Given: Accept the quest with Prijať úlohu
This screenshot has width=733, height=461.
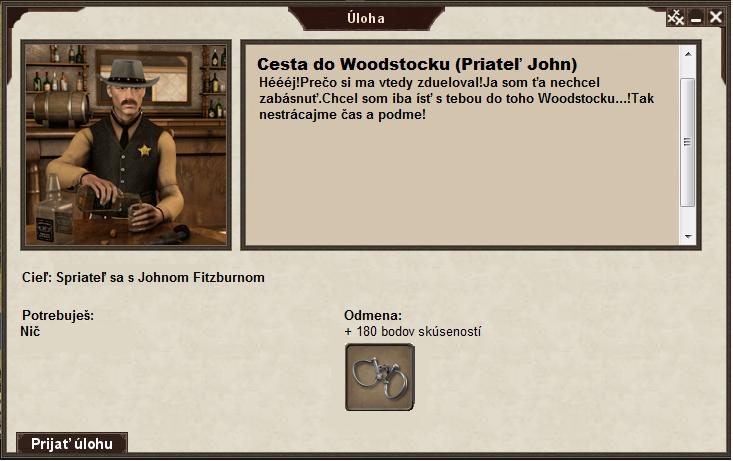Looking at the screenshot, I should point(72,443).
